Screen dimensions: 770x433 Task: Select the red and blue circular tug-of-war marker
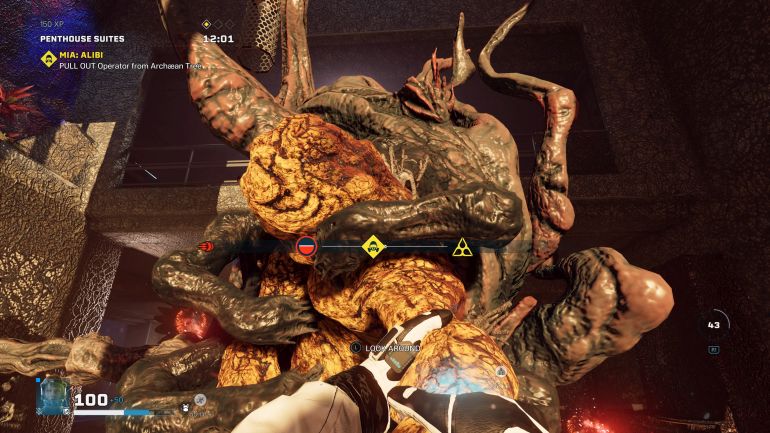click(307, 244)
